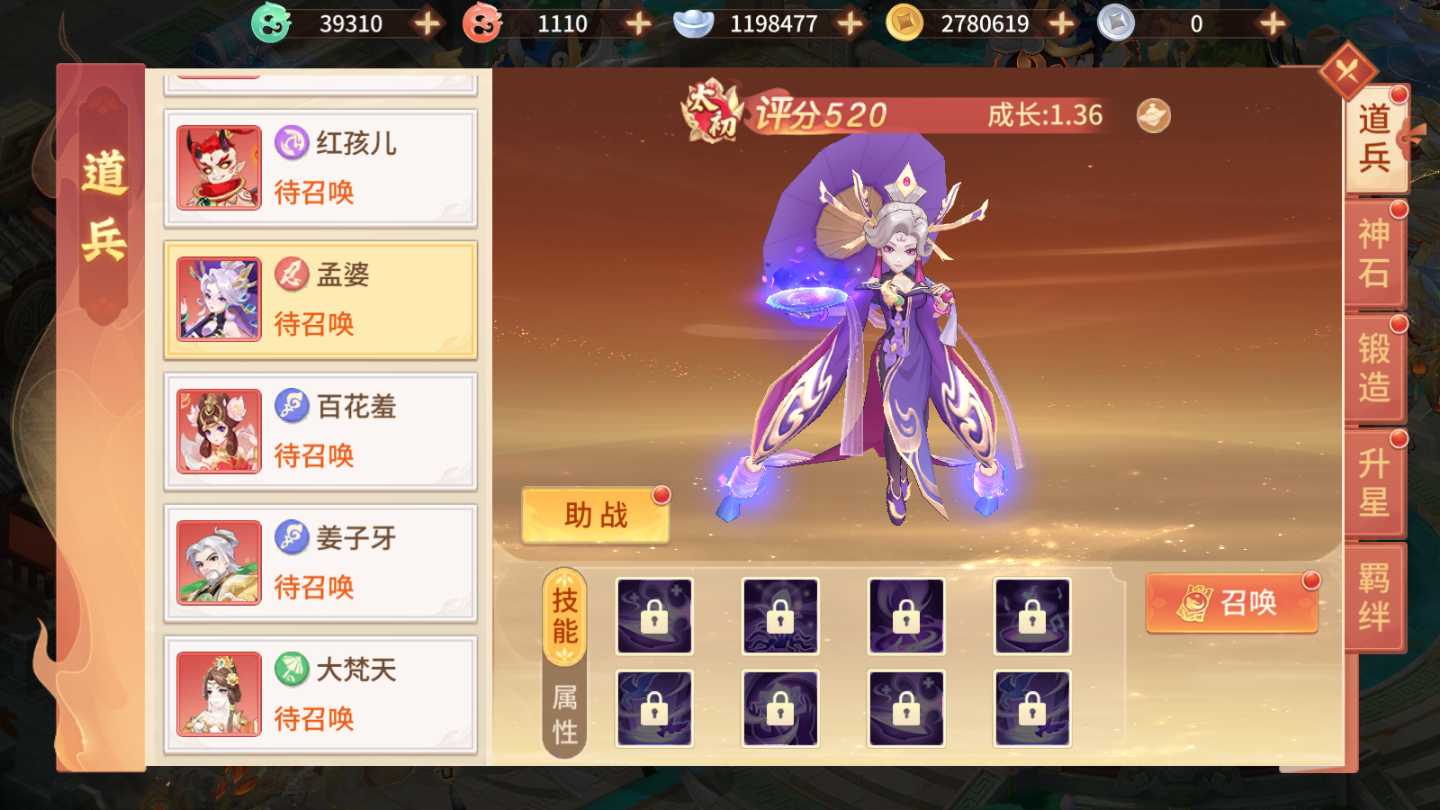Image resolution: width=1440 pixels, height=810 pixels.
Task: Click the silver ingot currency icon
Action: (694, 22)
